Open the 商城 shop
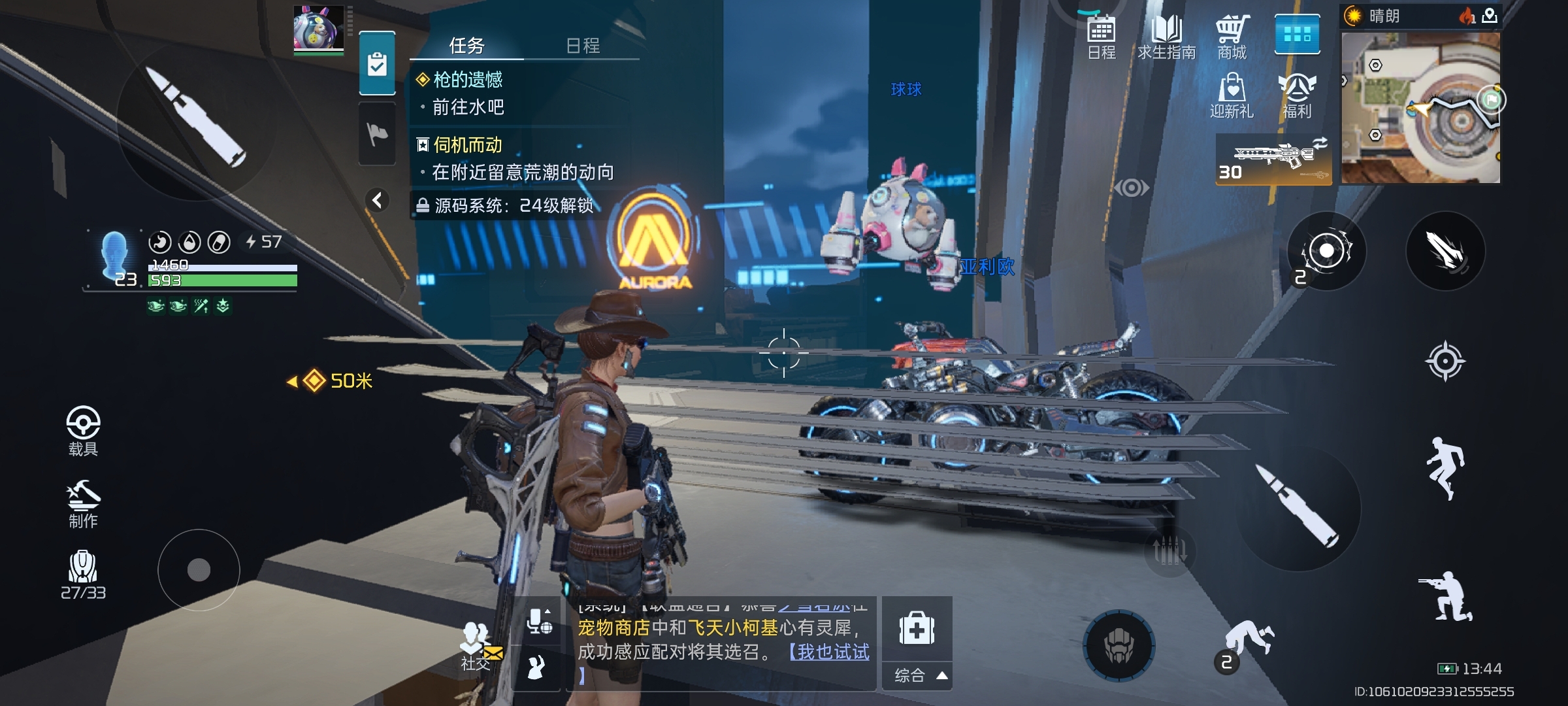The height and width of the screenshot is (706, 1568). tap(1232, 37)
